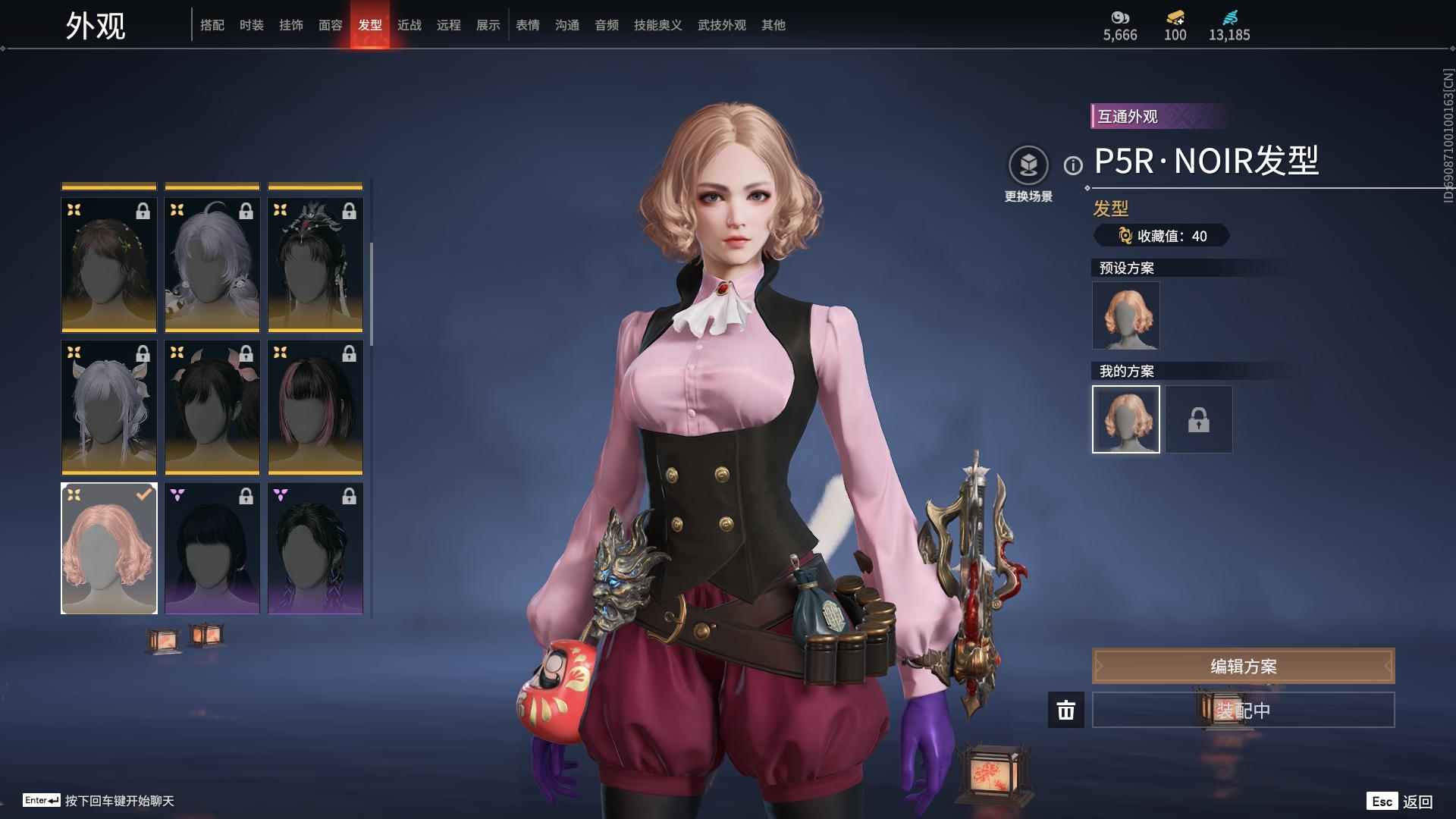Viewport: 1456px width, 819px height.
Task: Switch to the 其他 tab
Action: coord(773,25)
